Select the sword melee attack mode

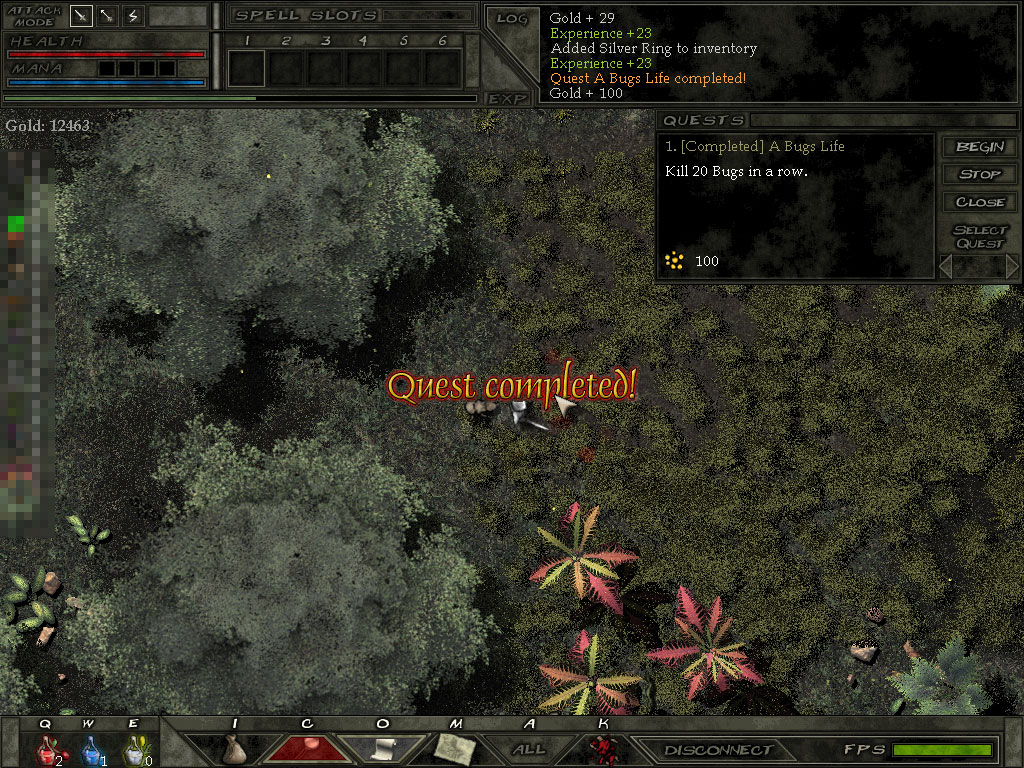(x=81, y=16)
